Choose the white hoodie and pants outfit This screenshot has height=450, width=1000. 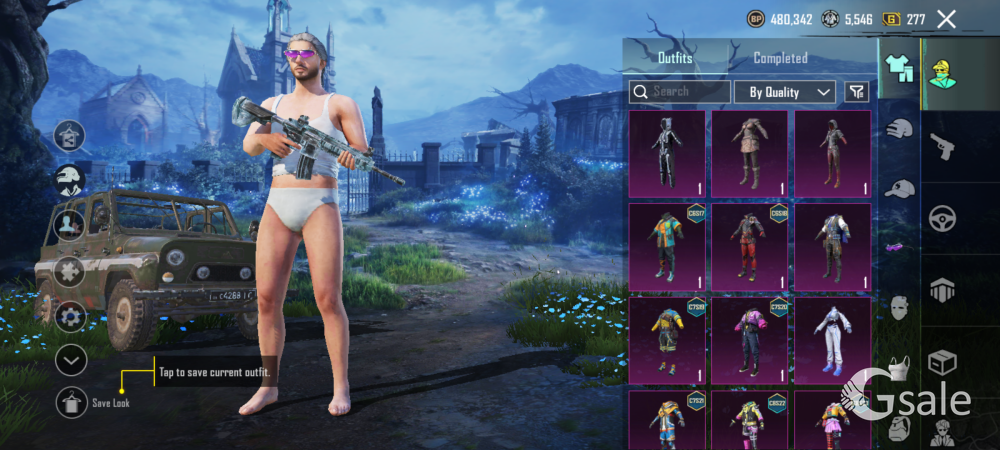832,342
